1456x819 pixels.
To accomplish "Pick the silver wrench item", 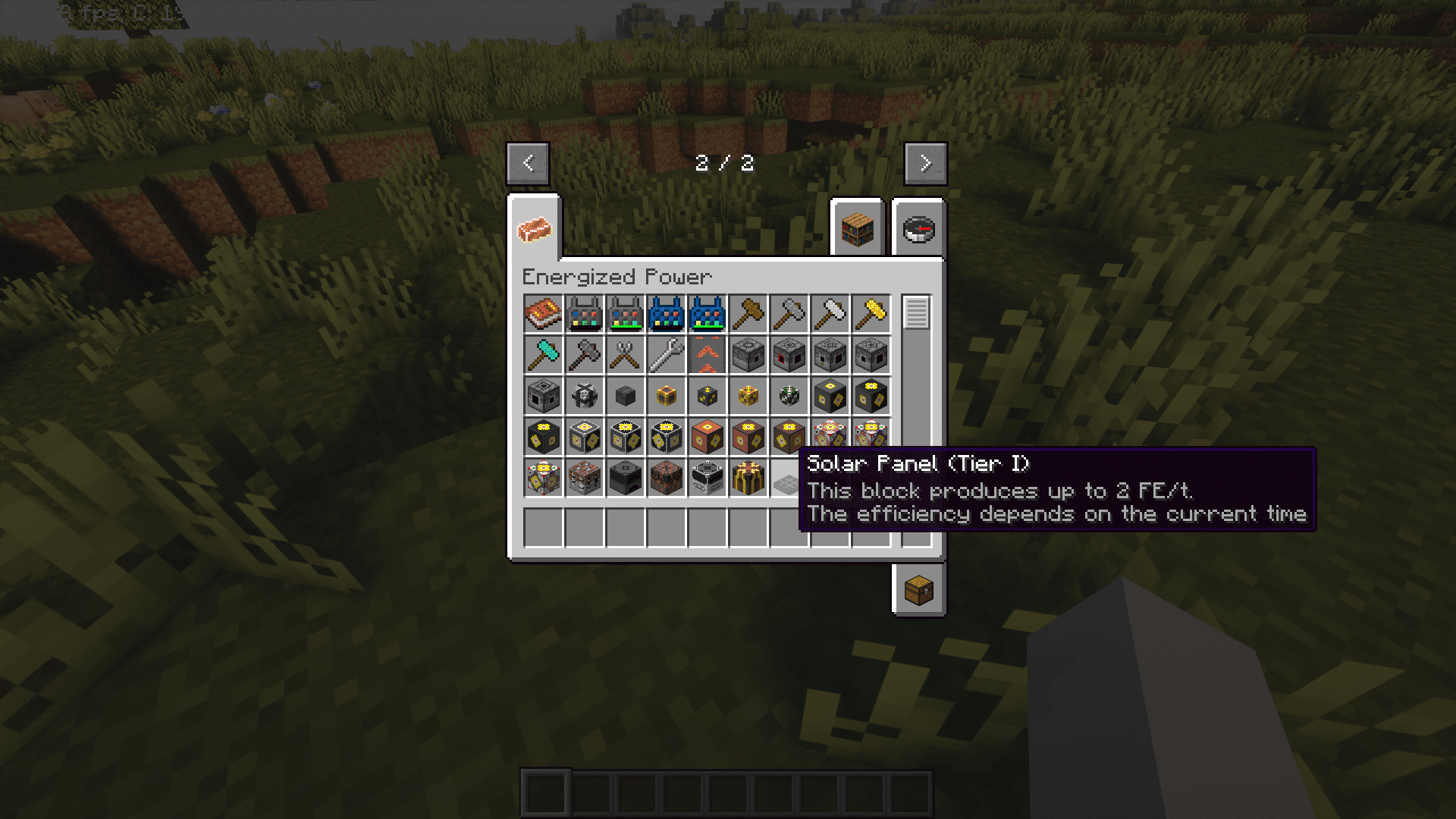I will pos(667,356).
